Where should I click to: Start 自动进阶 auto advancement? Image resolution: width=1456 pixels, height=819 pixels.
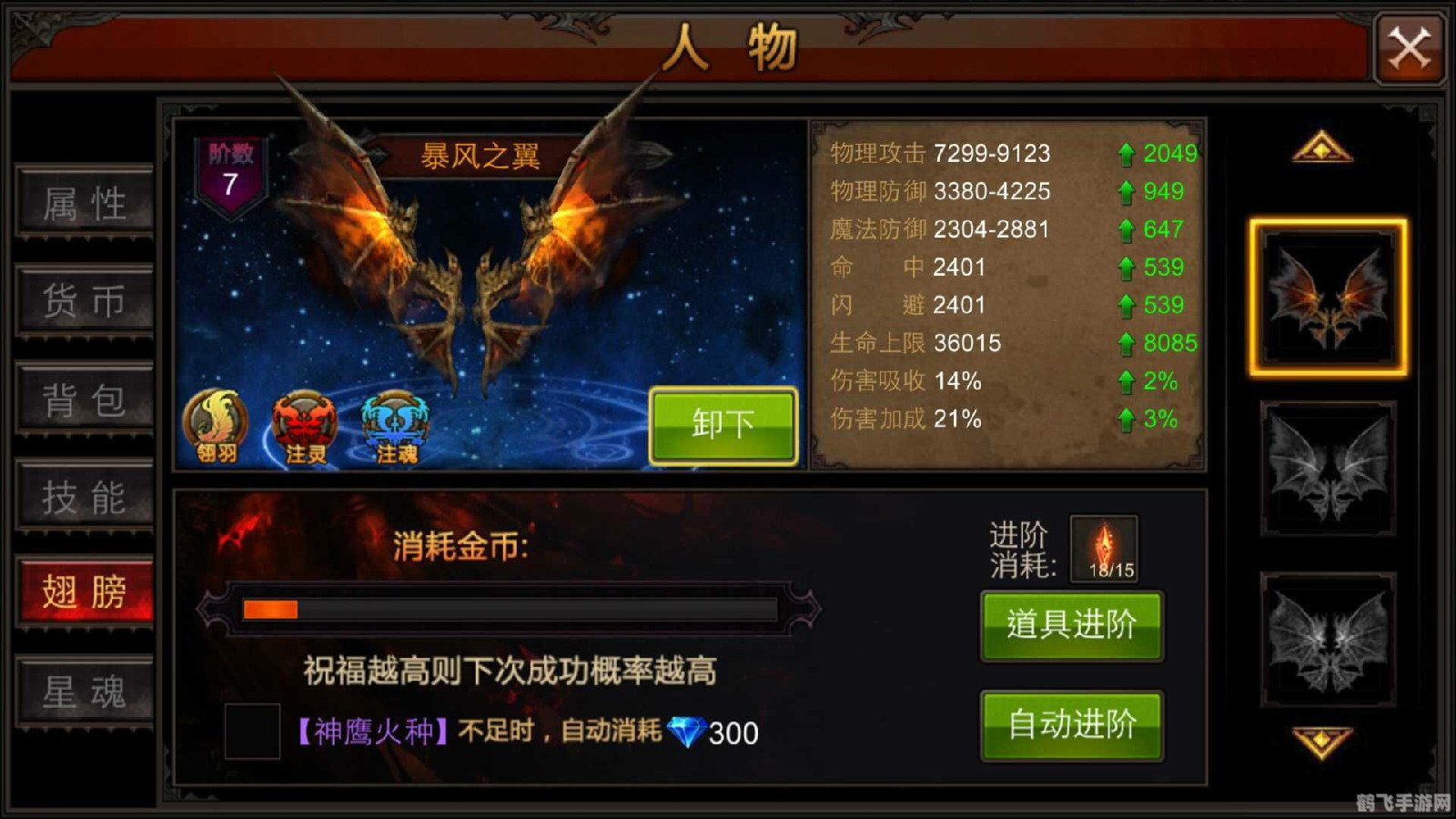click(x=1071, y=726)
